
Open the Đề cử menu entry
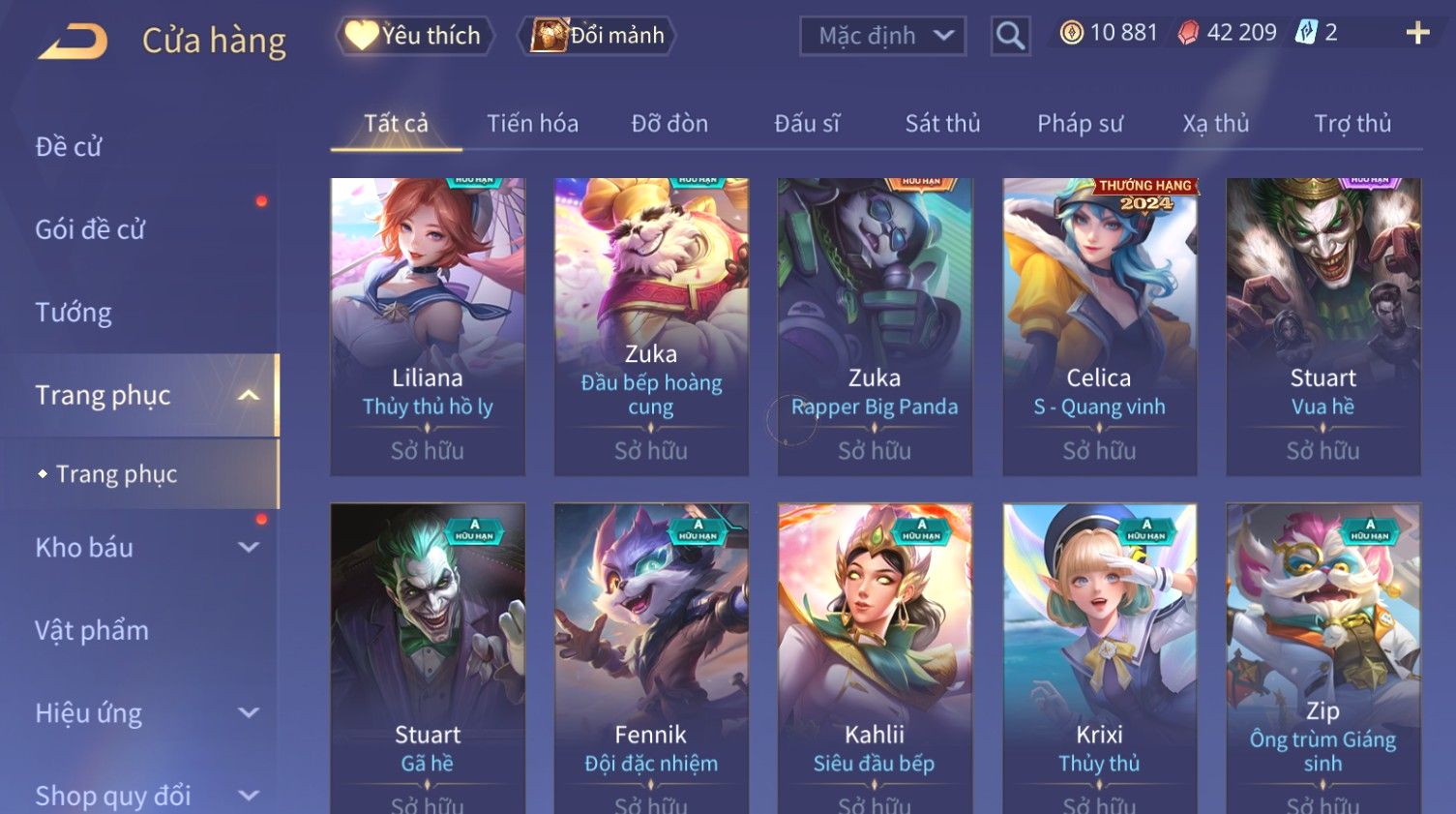69,147
